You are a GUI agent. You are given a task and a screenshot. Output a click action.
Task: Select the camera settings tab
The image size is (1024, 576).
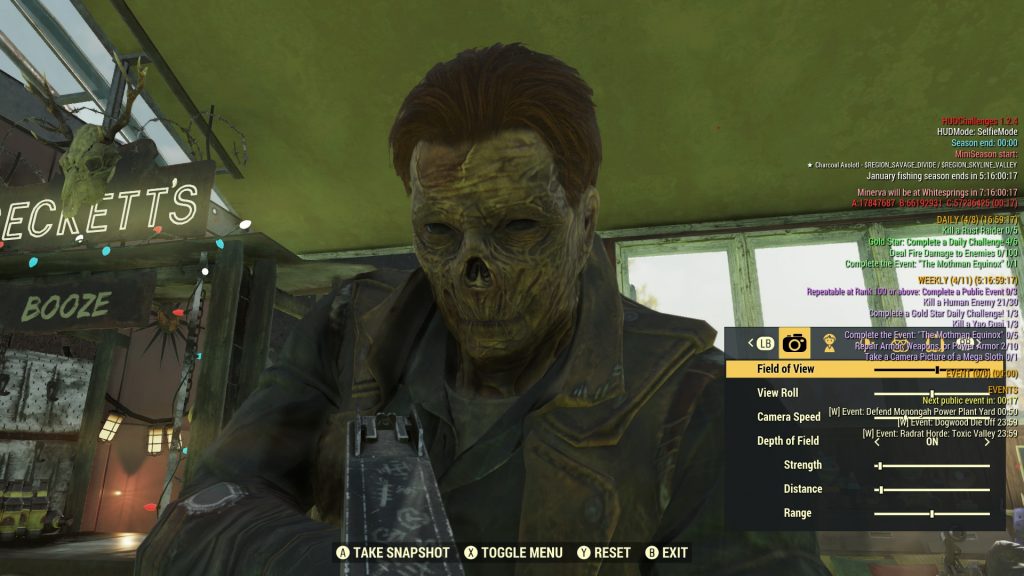tap(795, 343)
